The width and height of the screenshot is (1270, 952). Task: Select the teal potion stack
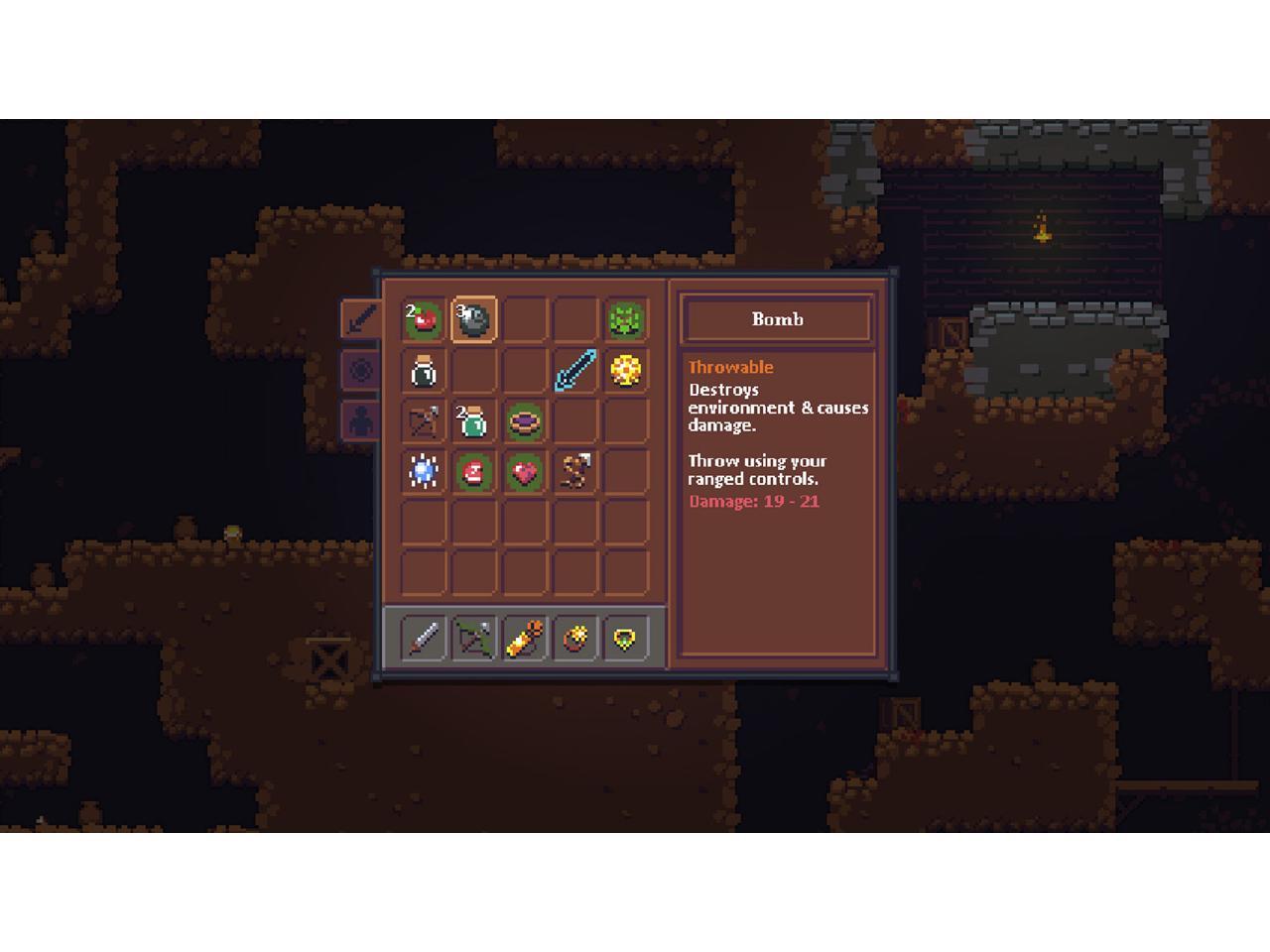coord(474,421)
